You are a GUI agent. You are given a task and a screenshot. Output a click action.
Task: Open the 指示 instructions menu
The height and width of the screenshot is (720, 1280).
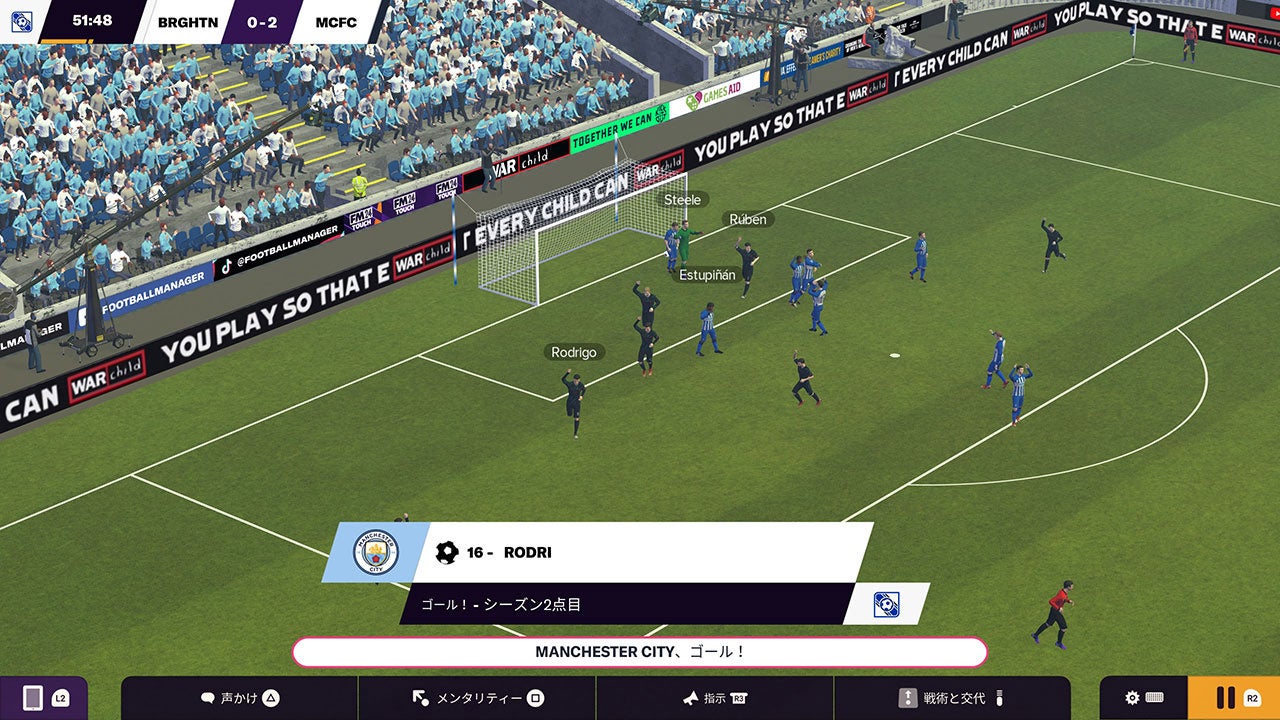tap(715, 698)
